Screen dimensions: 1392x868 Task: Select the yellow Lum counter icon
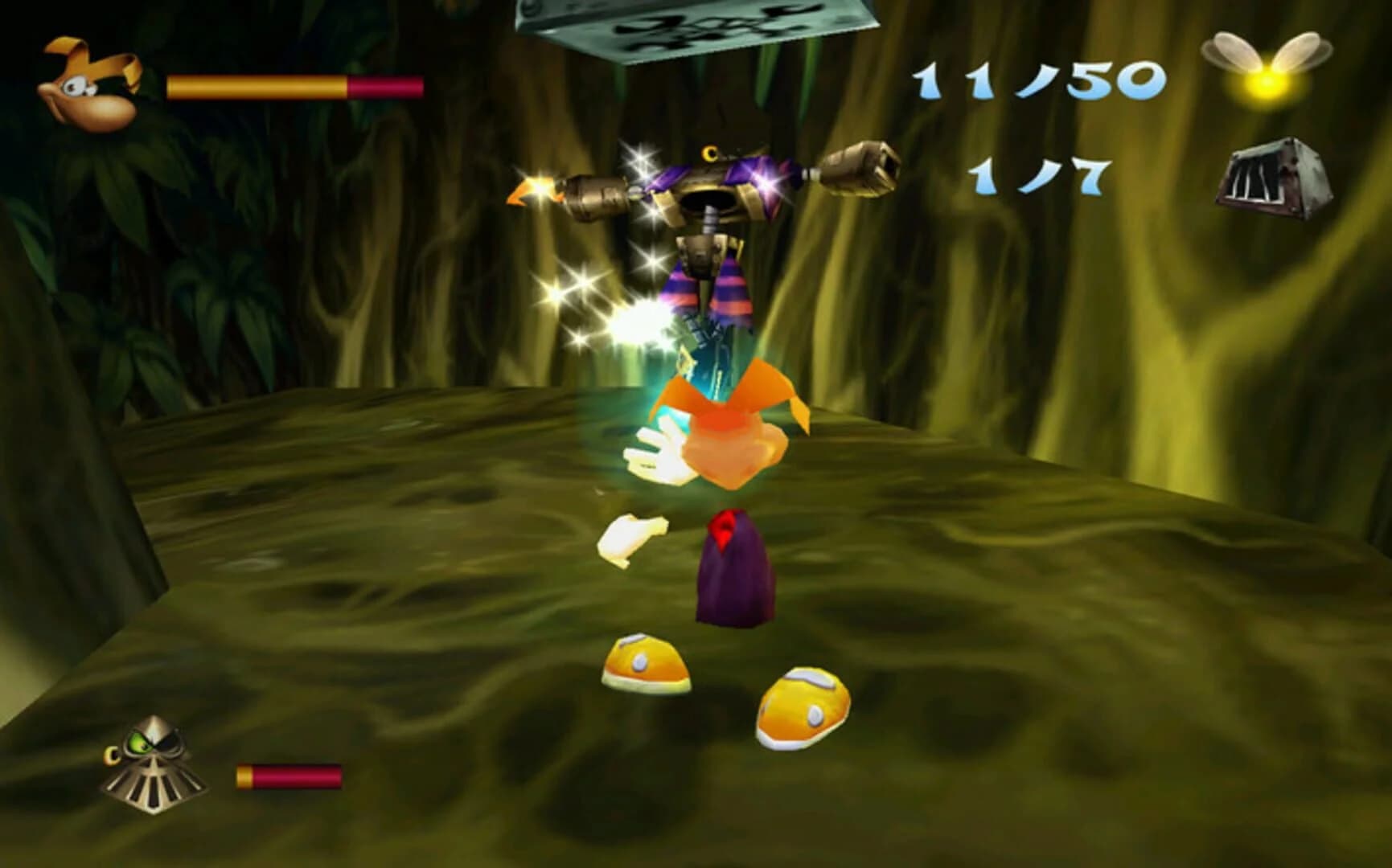pyautogui.click(x=1269, y=72)
